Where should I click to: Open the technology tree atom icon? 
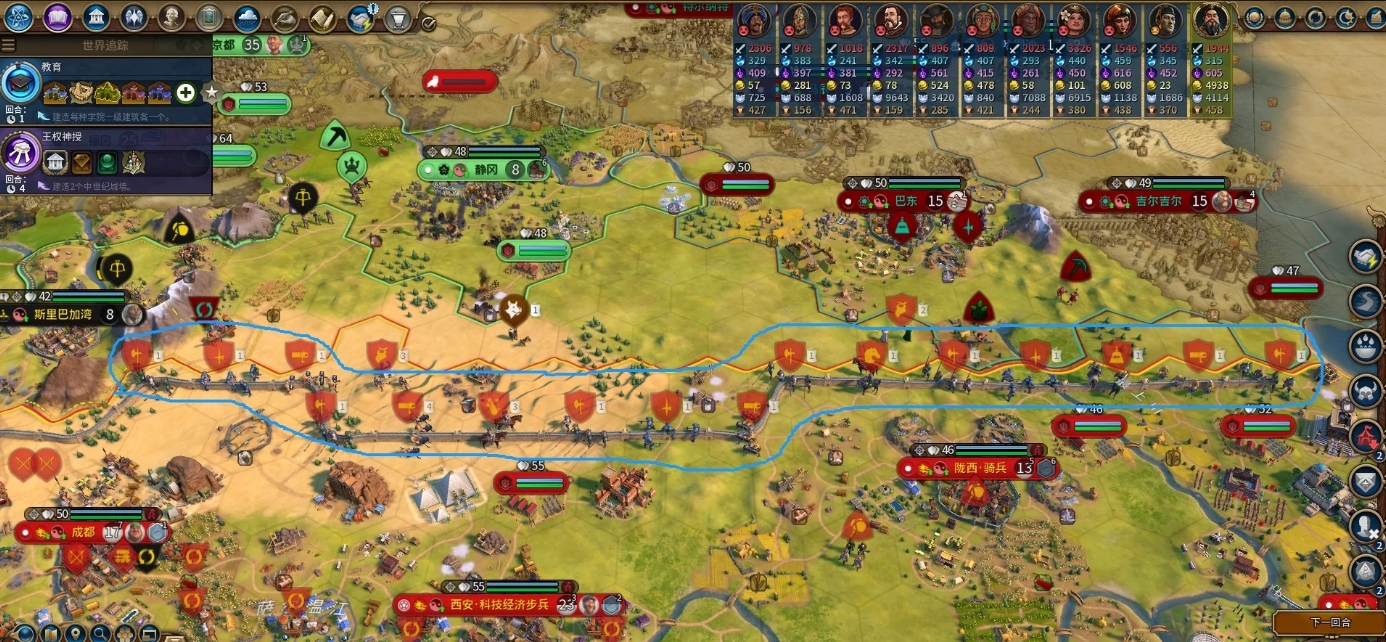(x=20, y=17)
